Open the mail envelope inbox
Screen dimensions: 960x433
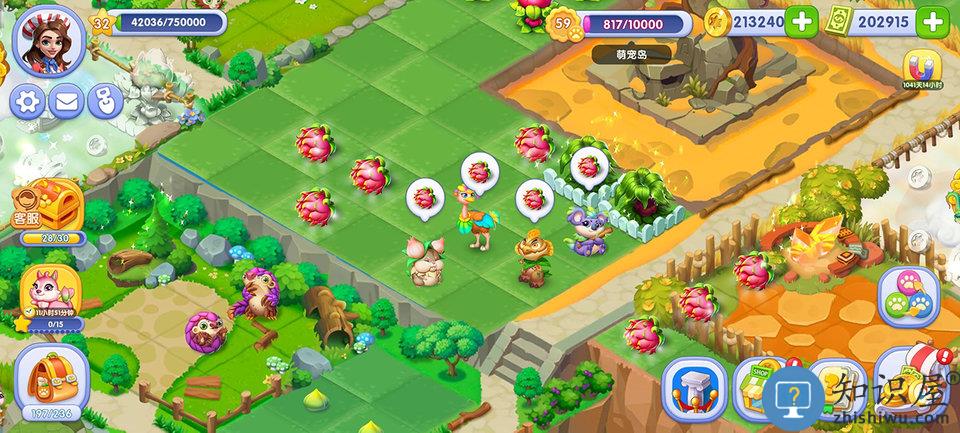67,101
